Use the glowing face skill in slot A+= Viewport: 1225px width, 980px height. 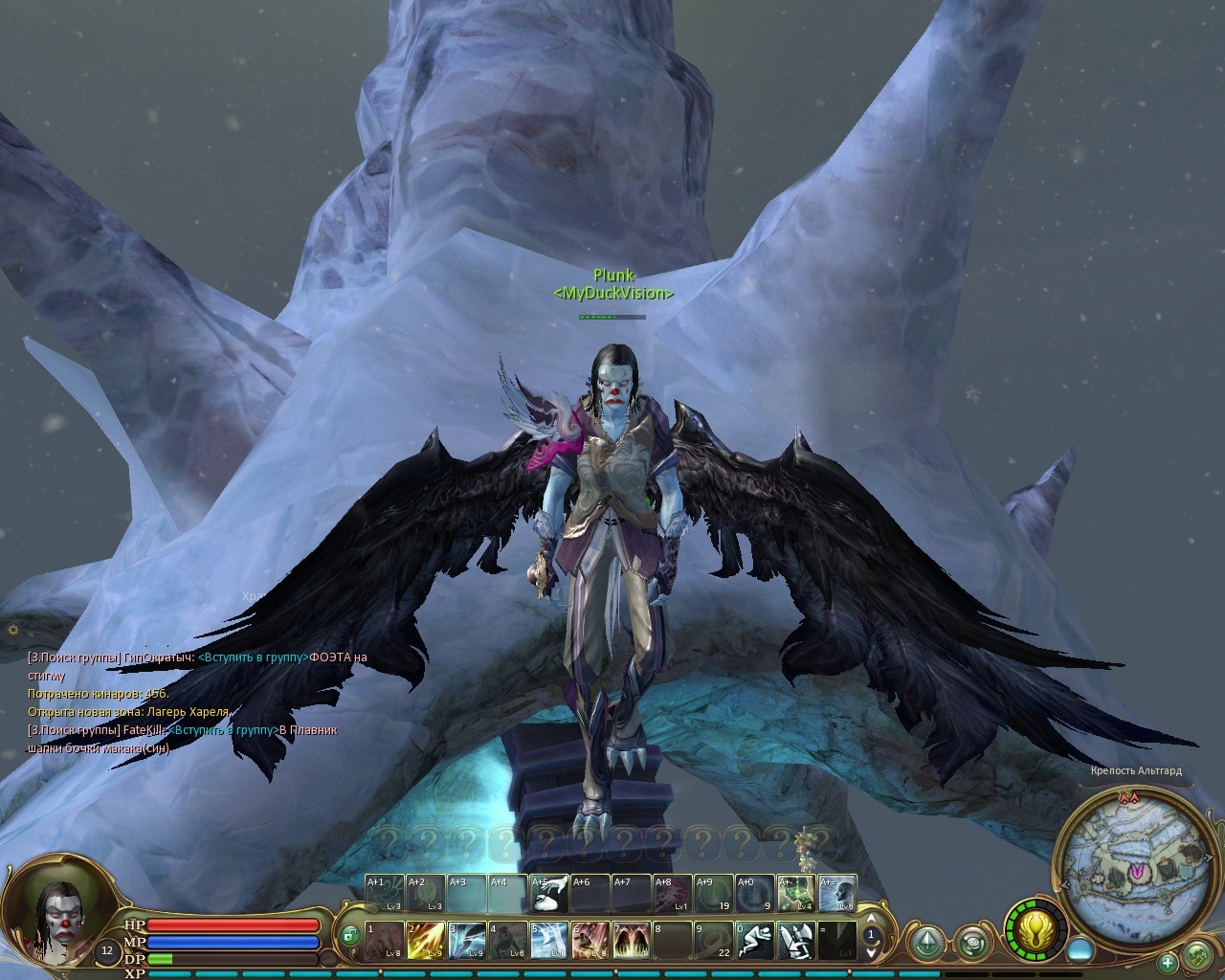[x=836, y=894]
